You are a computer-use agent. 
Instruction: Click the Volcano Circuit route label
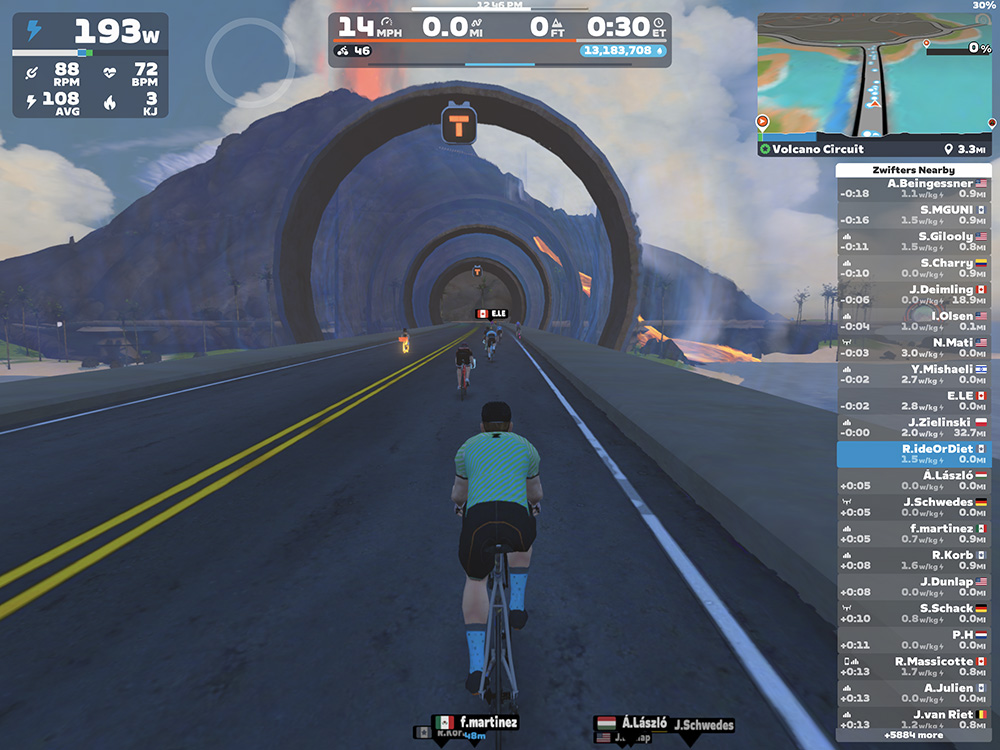(x=810, y=149)
